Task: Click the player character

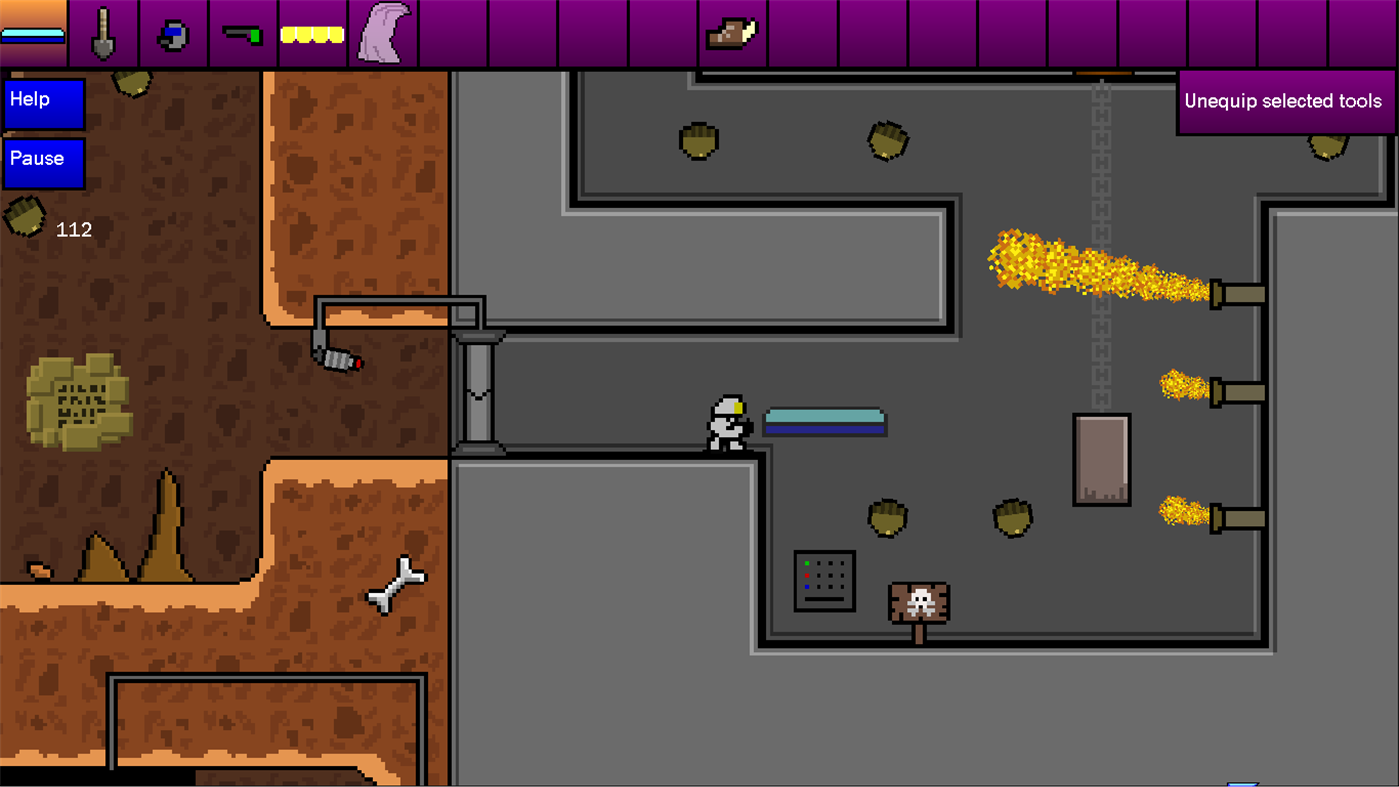Action: pos(727,423)
